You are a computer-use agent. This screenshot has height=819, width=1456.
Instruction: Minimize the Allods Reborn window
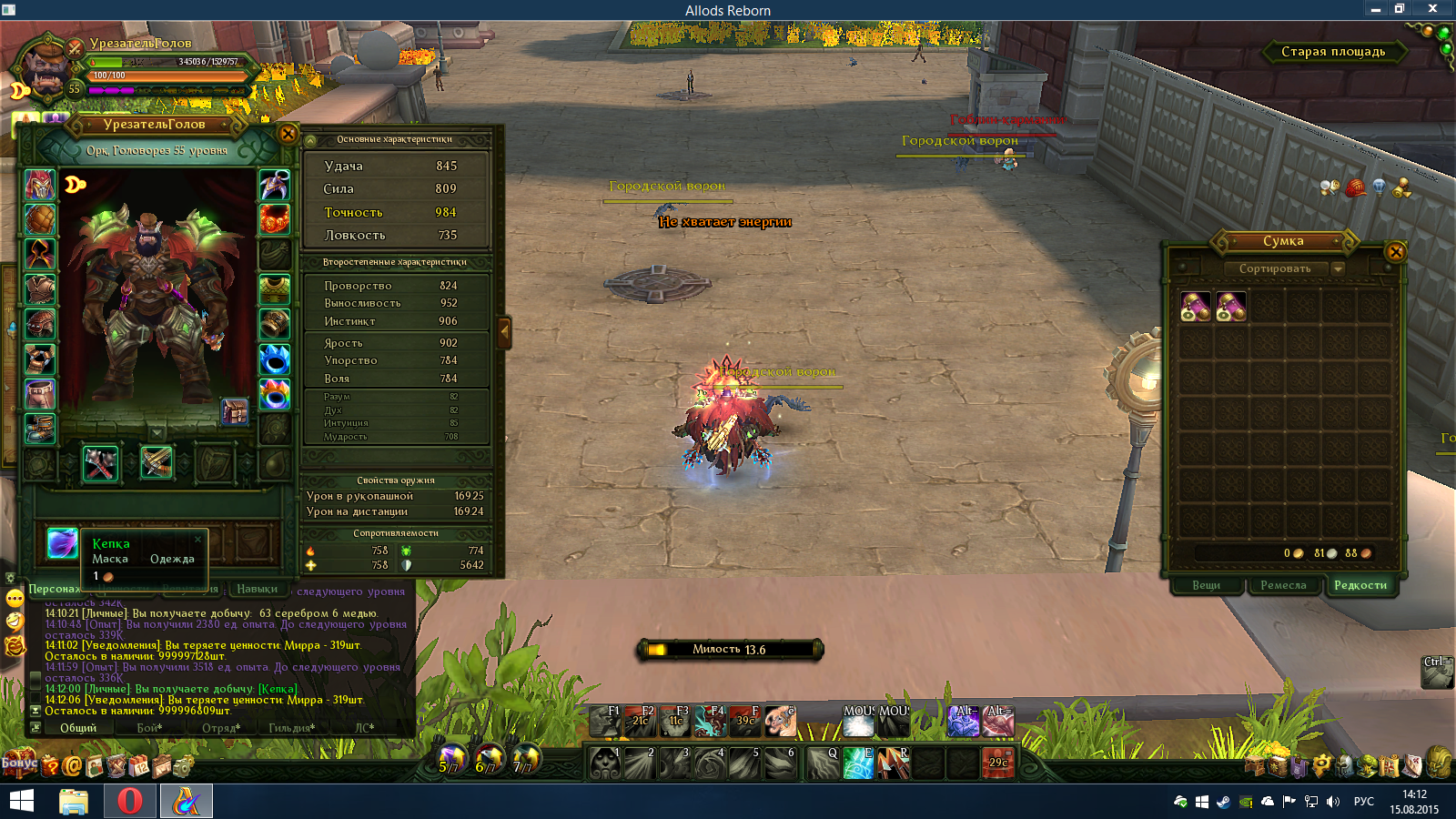[1375, 9]
